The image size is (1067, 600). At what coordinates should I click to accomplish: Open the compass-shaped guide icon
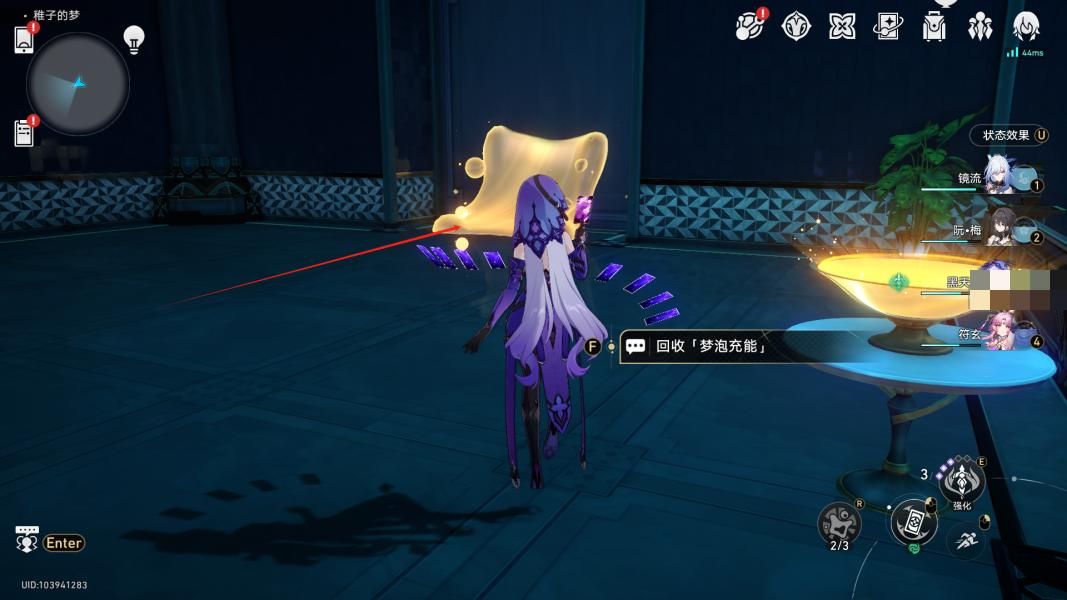pos(795,26)
